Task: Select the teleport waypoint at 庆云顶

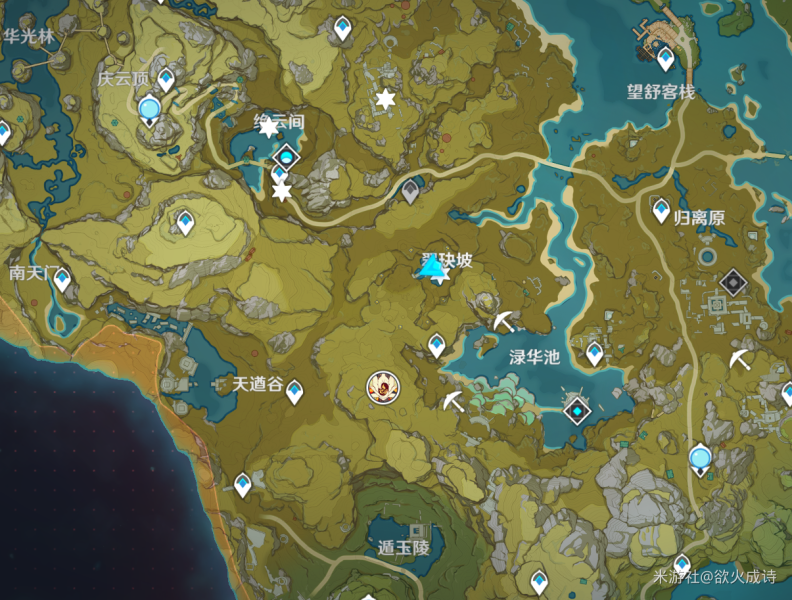Action: (166, 78)
